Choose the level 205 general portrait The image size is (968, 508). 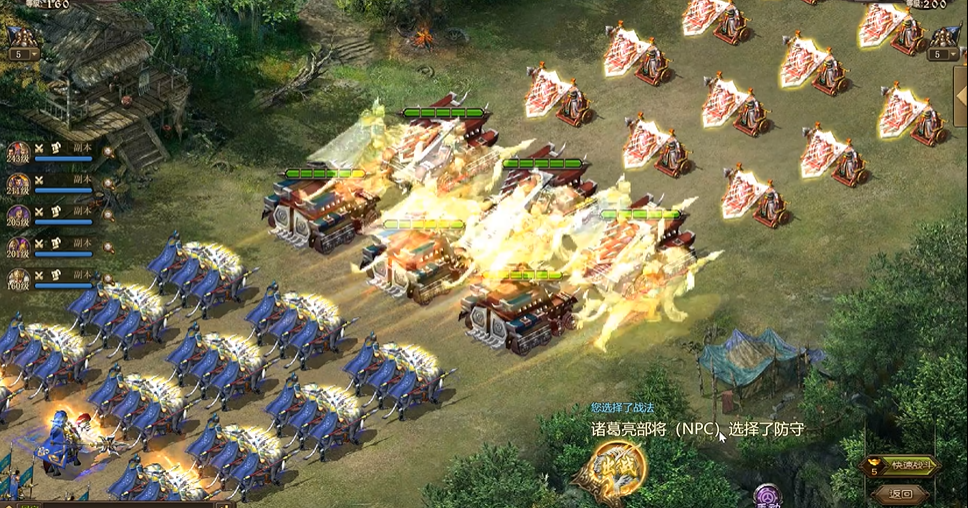(x=18, y=216)
